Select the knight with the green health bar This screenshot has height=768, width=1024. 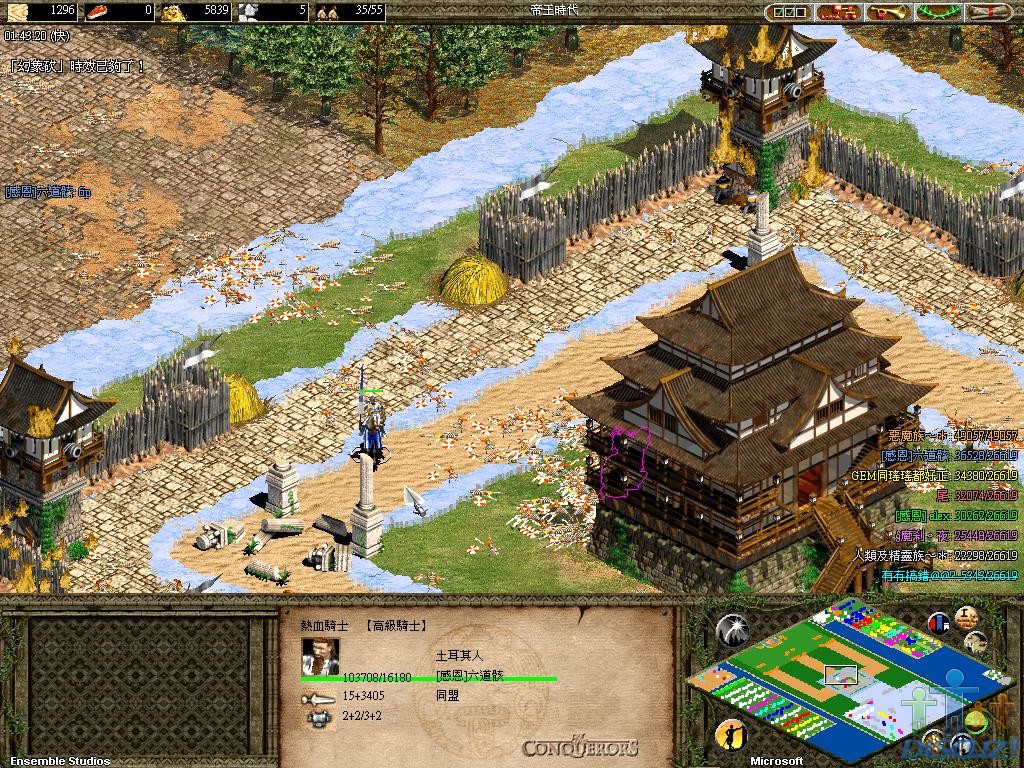[372, 425]
